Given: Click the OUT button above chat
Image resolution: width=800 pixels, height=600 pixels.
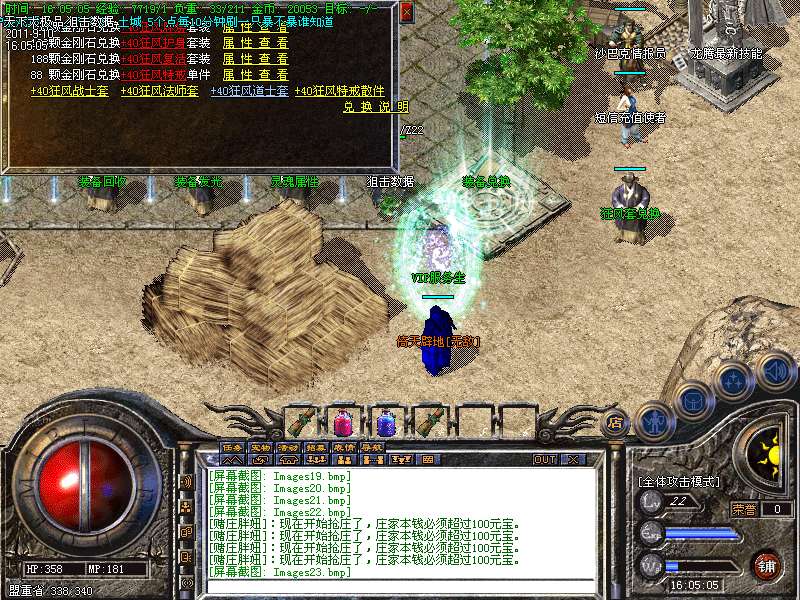Looking at the screenshot, I should (x=544, y=459).
